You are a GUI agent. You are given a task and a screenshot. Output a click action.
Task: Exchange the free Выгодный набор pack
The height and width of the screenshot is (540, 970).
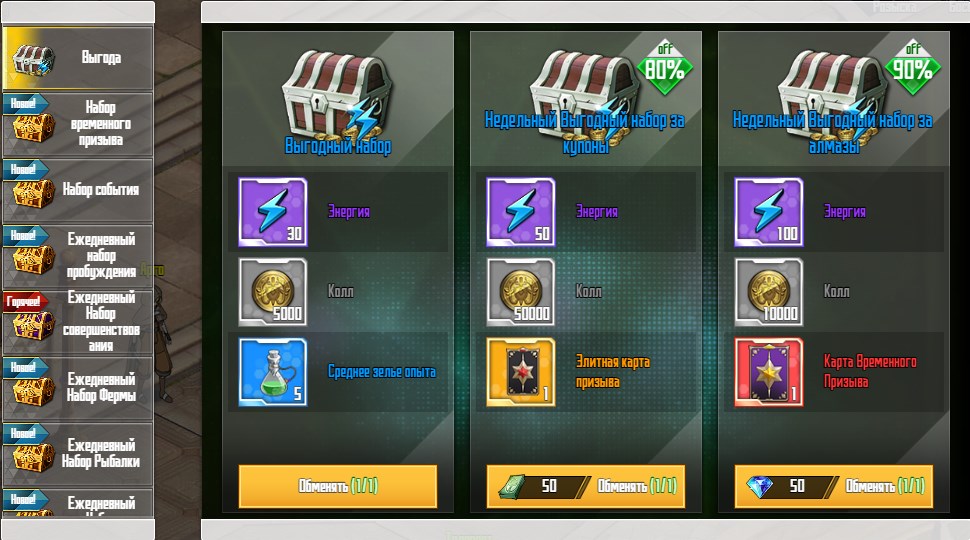[338, 486]
